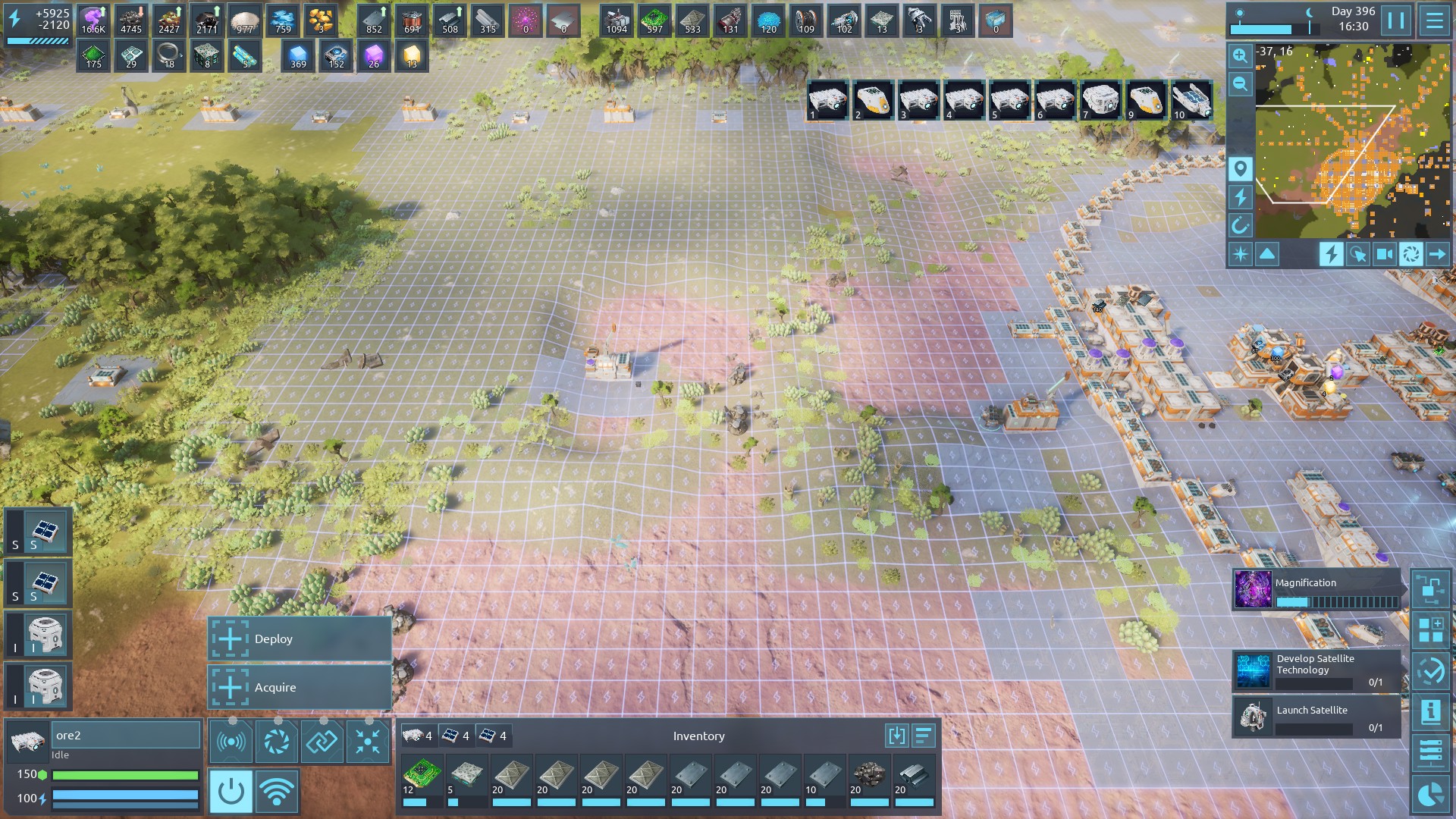
Task: Open the pie chart statistics panel
Action: [x=1430, y=795]
